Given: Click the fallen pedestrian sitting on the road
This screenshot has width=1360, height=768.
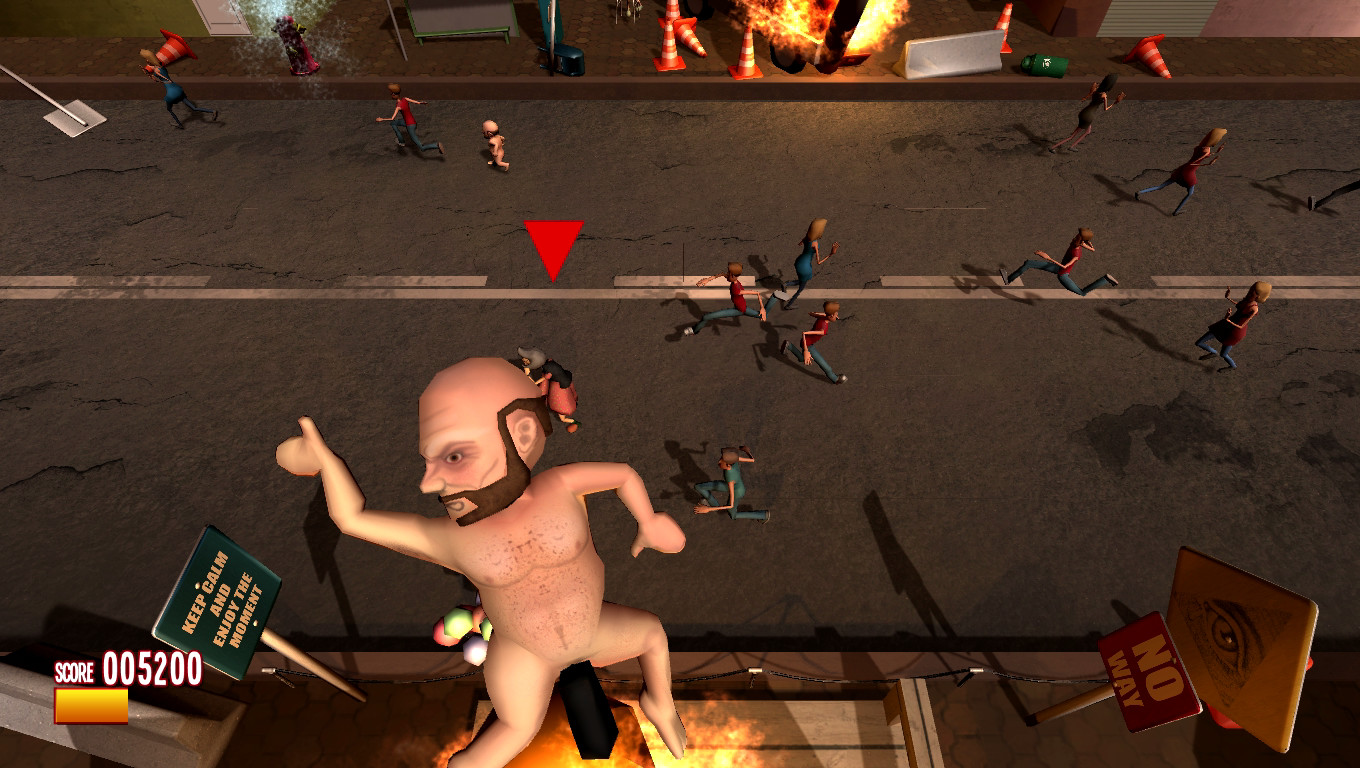Looking at the screenshot, I should tap(730, 480).
